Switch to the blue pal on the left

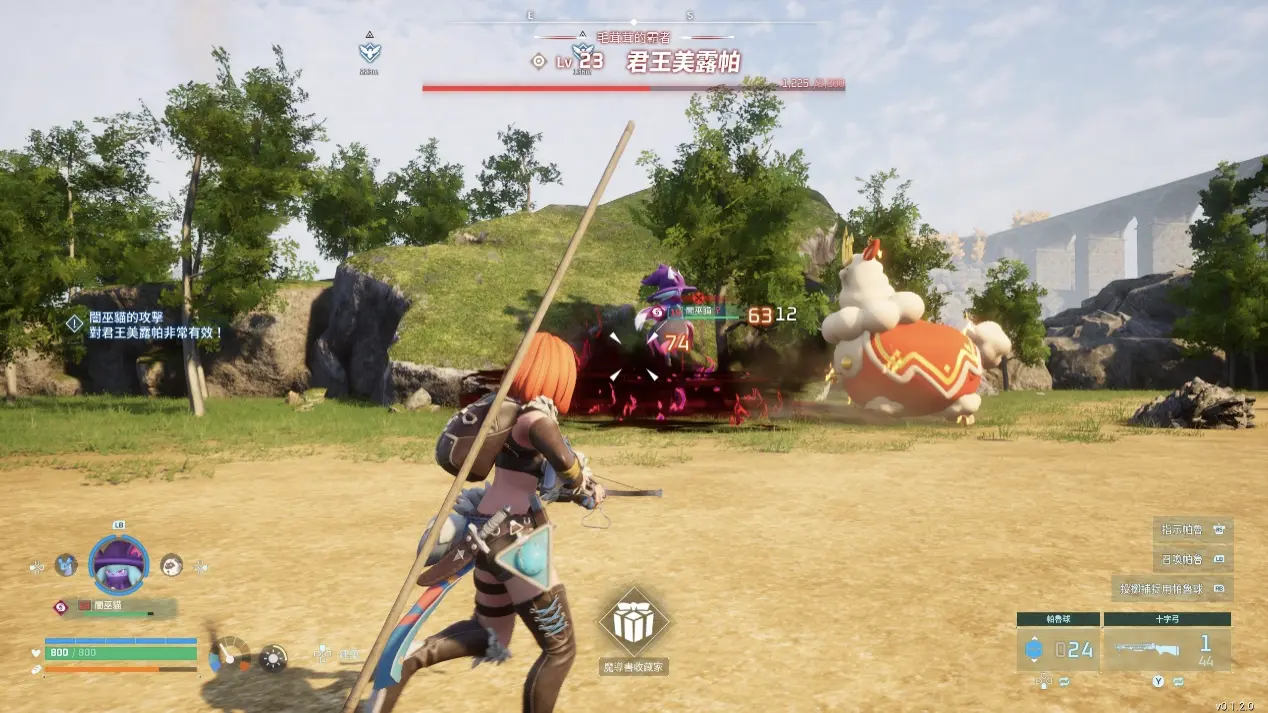66,565
